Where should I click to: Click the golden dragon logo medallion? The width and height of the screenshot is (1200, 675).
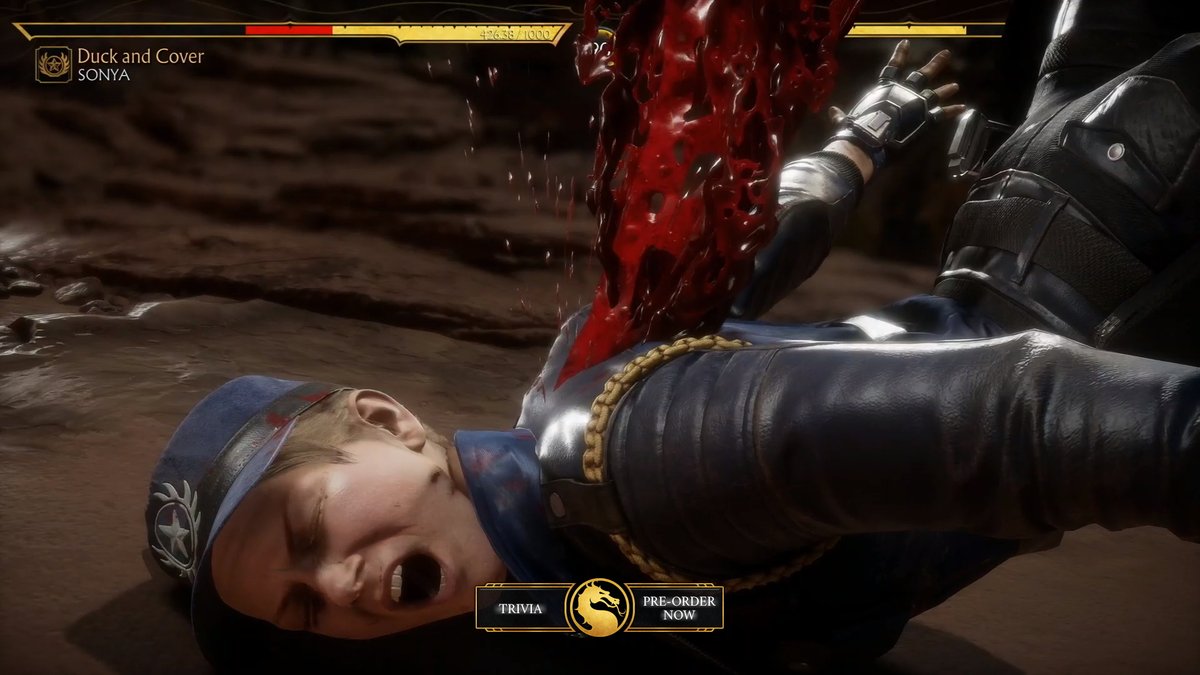(599, 607)
